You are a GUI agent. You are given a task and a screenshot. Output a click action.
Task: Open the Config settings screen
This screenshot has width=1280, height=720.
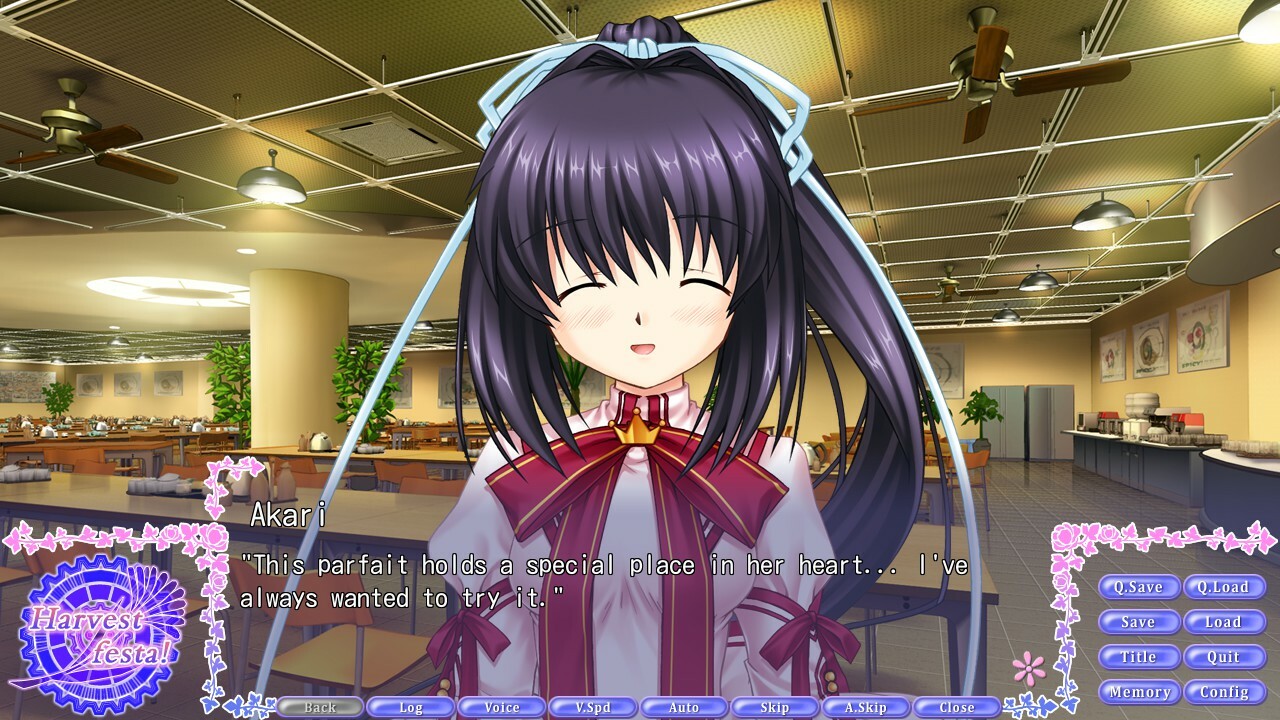[1224, 691]
